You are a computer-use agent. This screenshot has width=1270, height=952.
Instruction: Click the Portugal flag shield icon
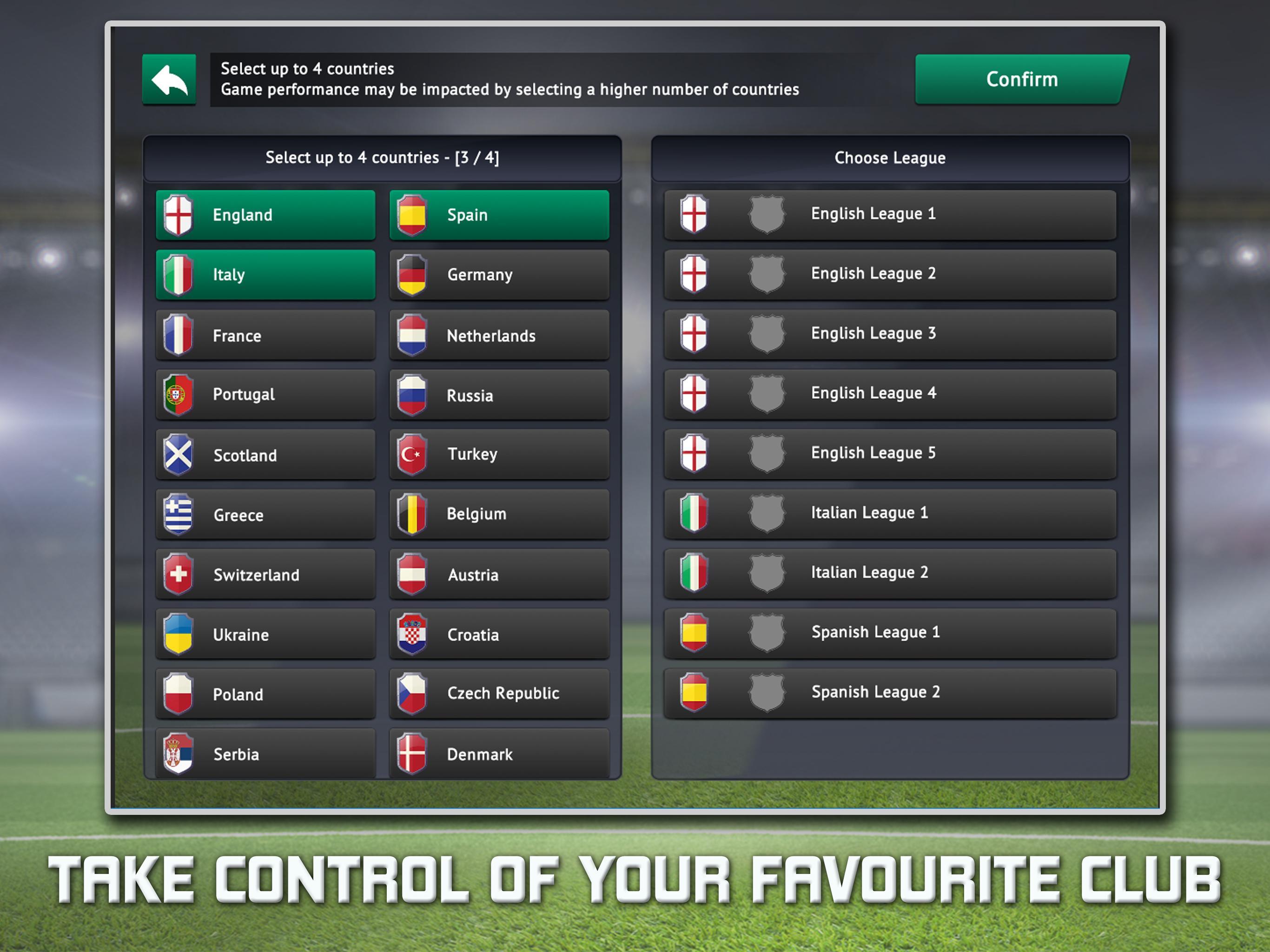[178, 394]
